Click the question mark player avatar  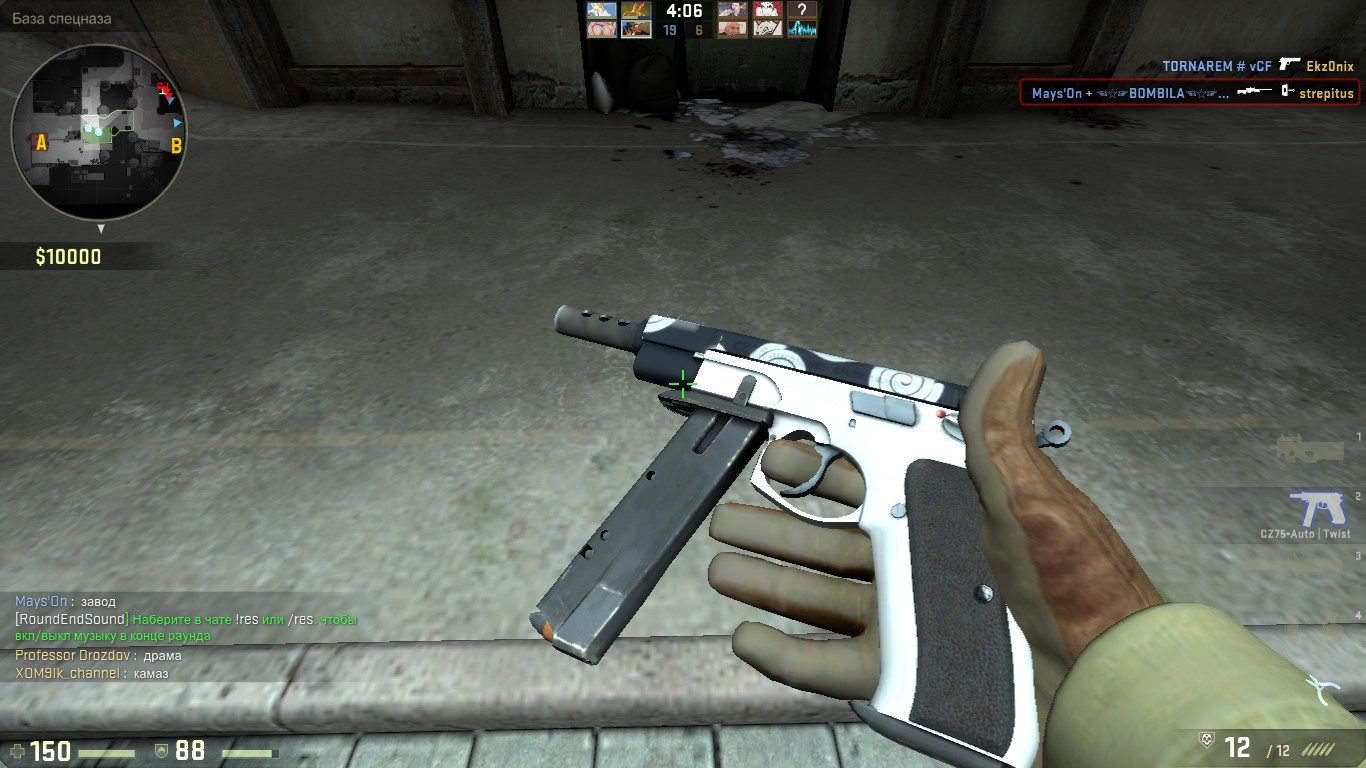802,10
